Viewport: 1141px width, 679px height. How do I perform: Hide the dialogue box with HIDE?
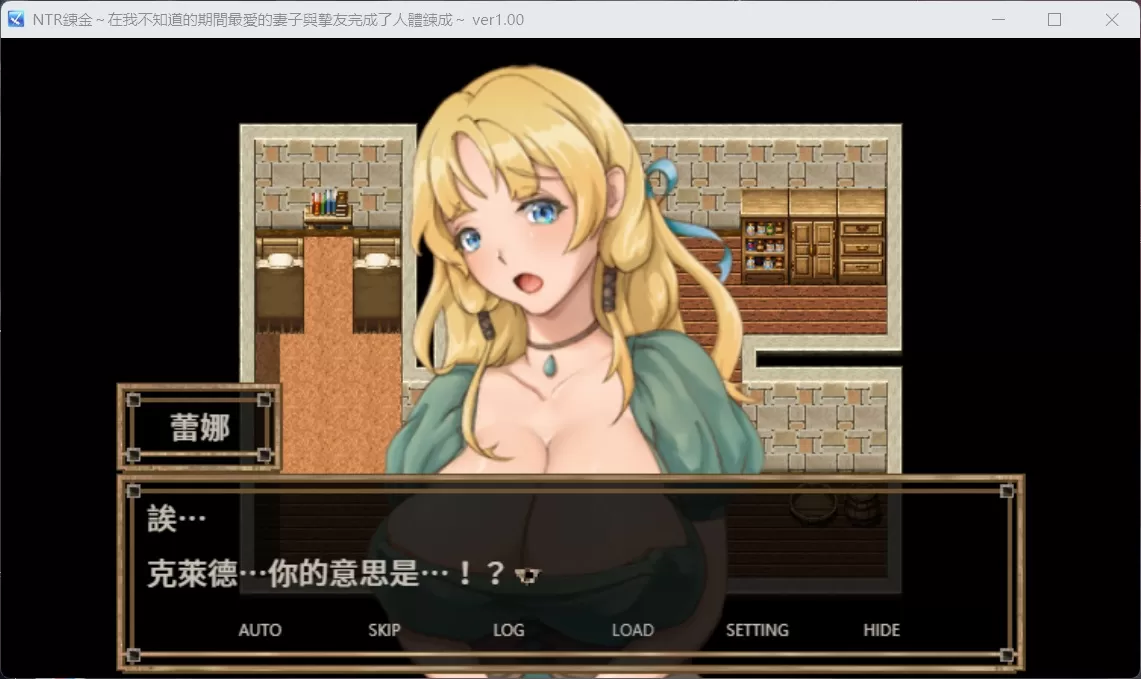pyautogui.click(x=881, y=630)
